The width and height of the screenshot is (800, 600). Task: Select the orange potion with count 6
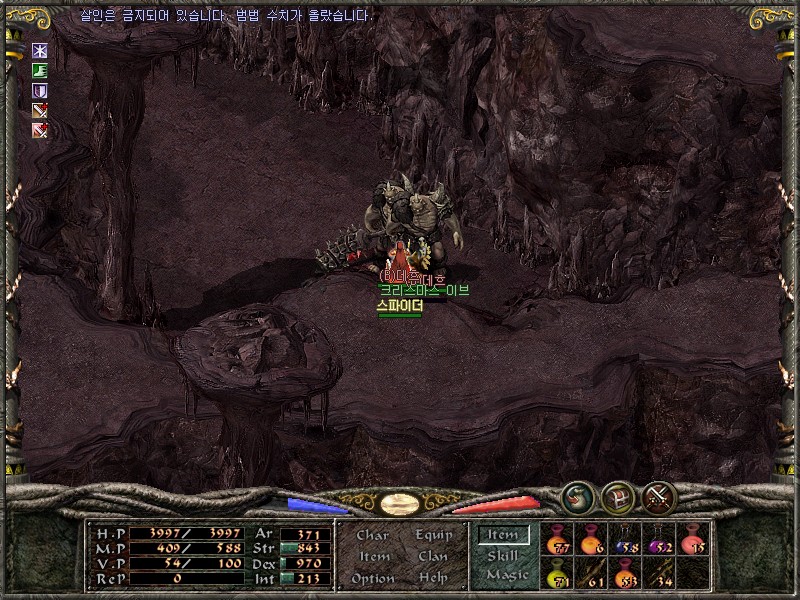[591, 540]
